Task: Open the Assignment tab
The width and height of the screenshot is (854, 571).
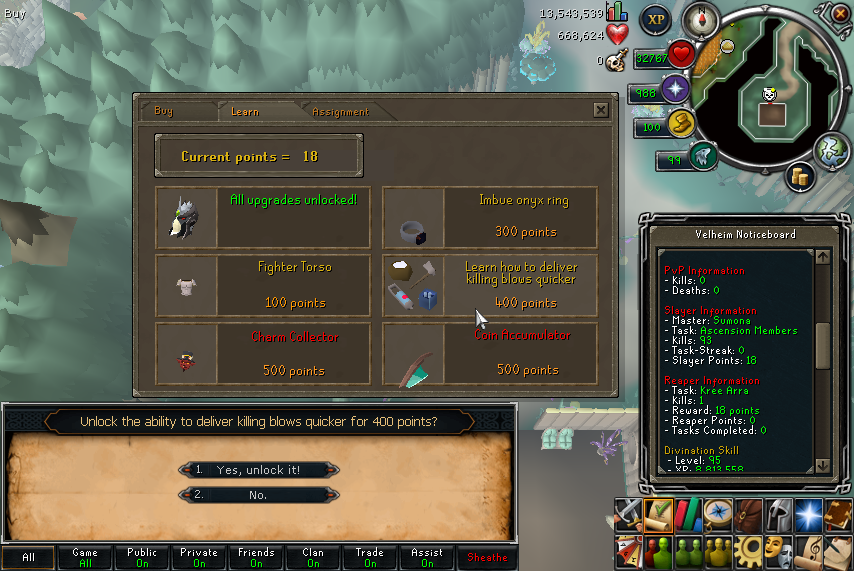Action: 340,112
